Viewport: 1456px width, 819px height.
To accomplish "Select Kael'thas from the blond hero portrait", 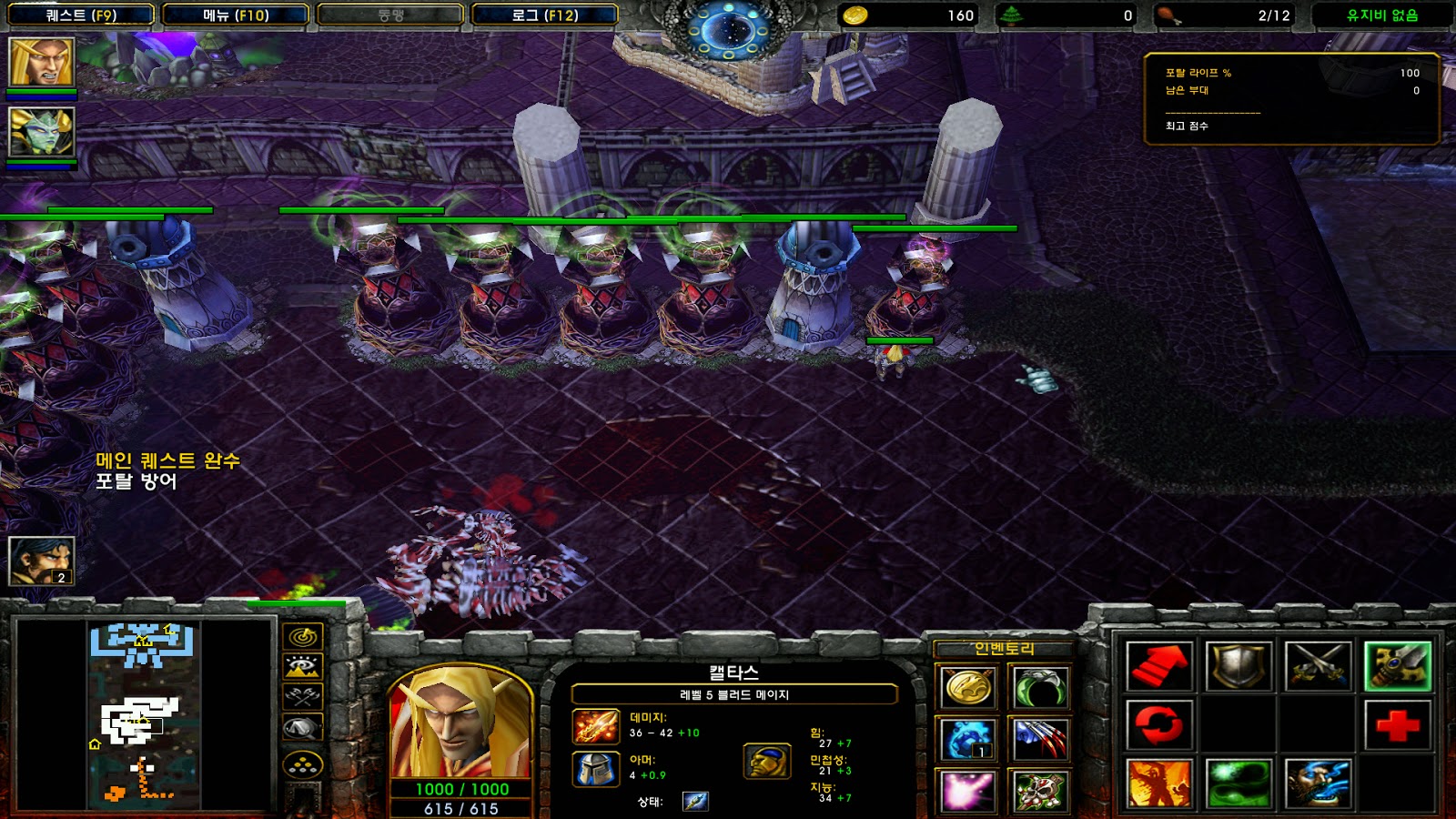I will coord(41,61).
